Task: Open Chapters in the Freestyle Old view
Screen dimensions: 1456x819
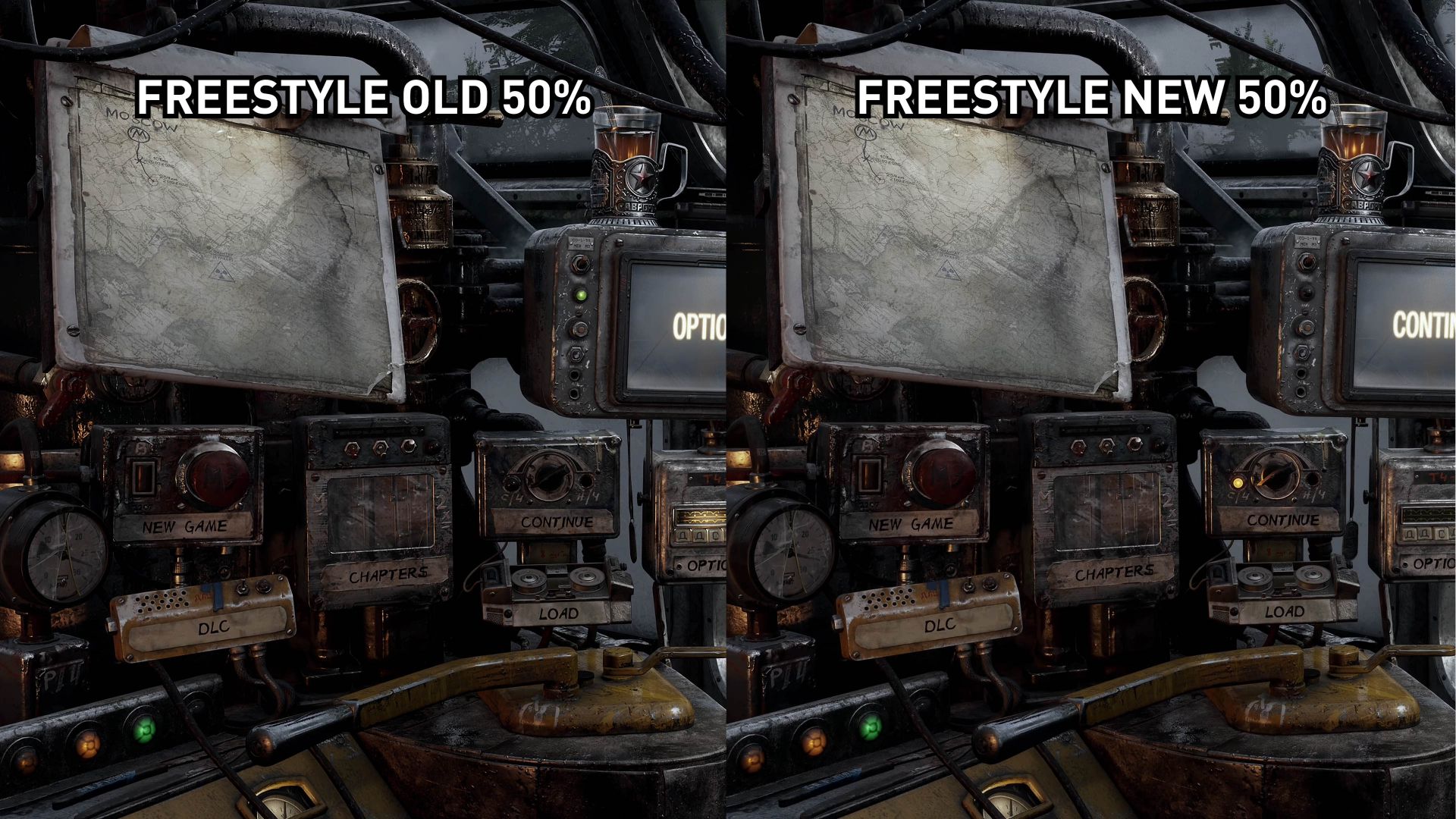Action: [x=388, y=576]
